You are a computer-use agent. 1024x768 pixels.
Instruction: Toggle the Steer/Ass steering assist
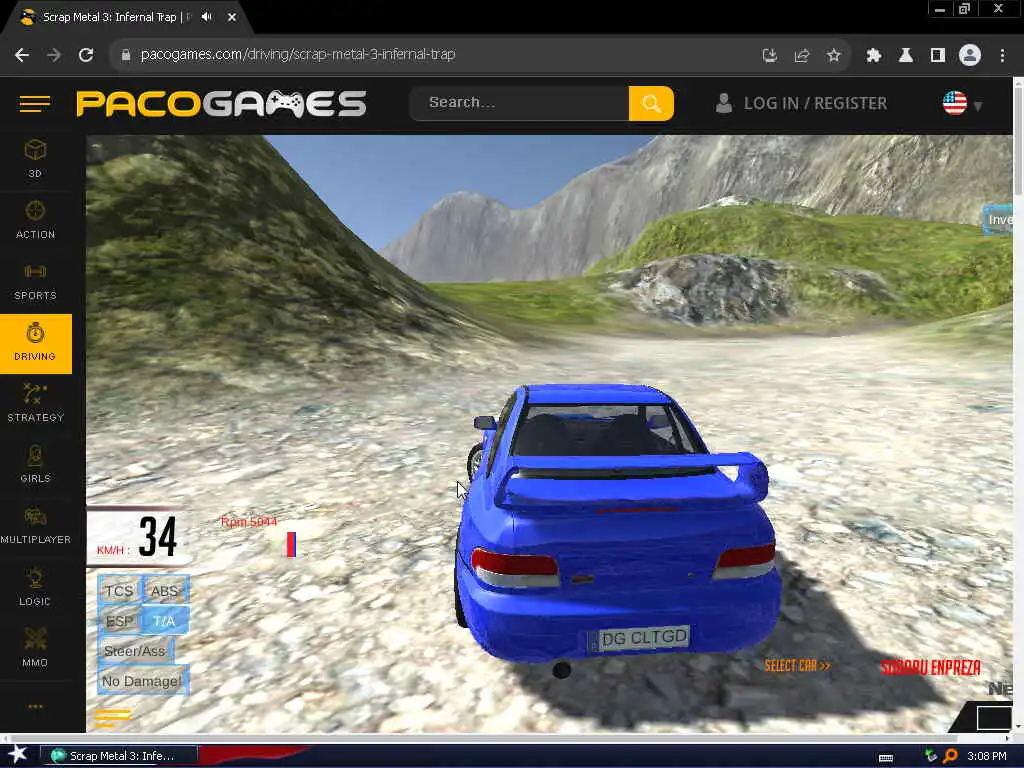135,651
